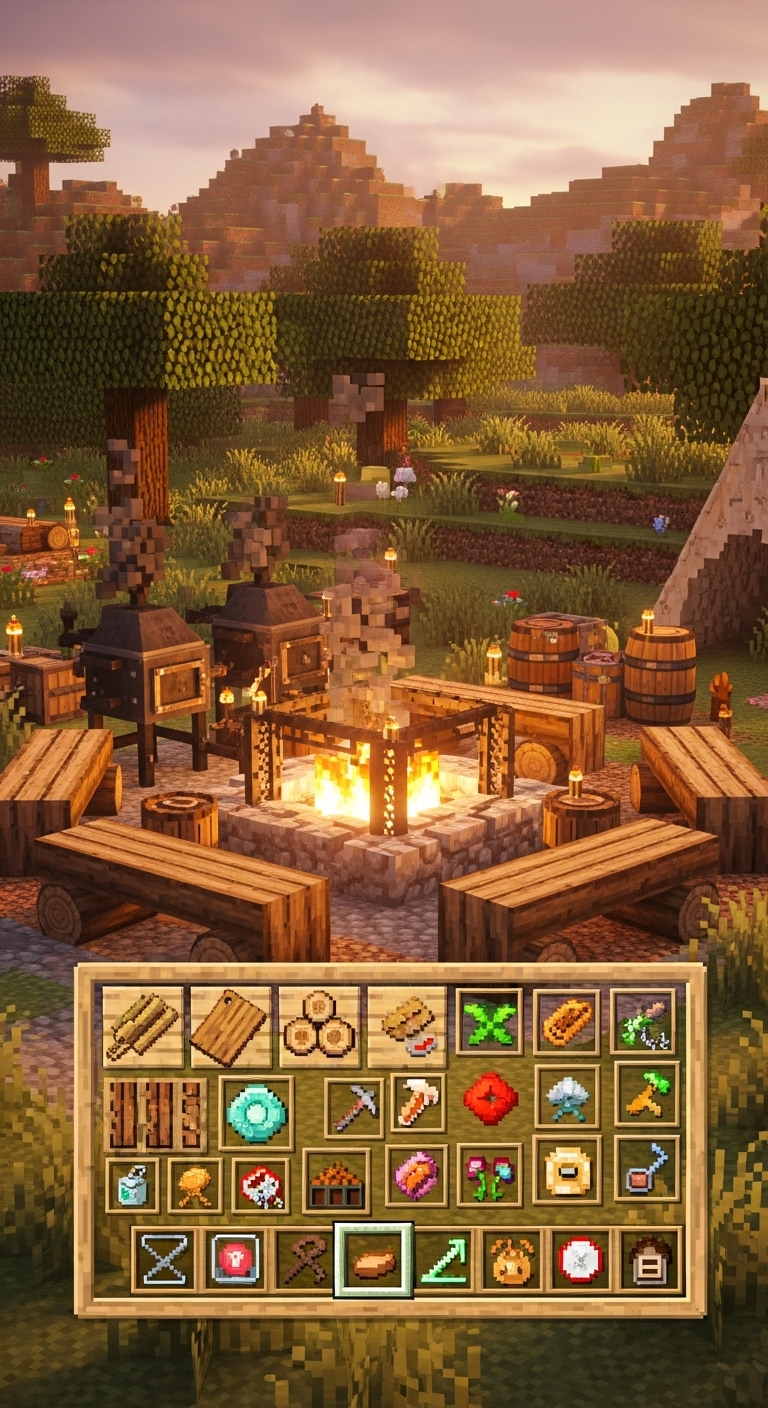Pick the teal diamond gem slot
The height and width of the screenshot is (1408, 768).
[256, 1113]
